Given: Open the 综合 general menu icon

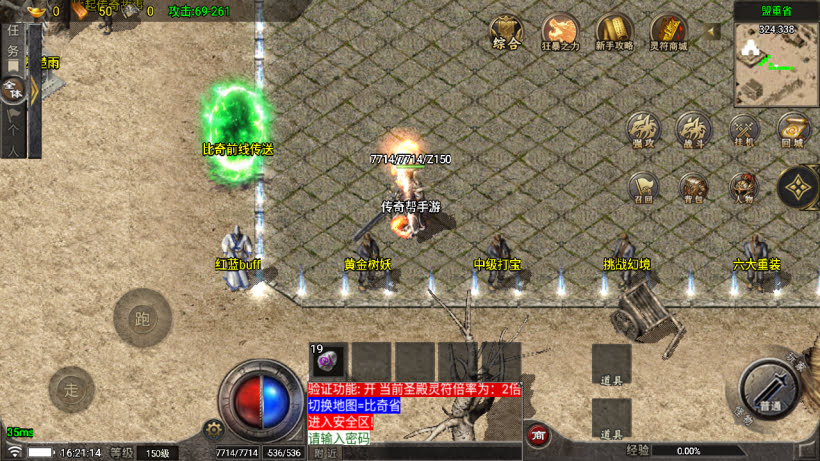Looking at the screenshot, I should (506, 30).
